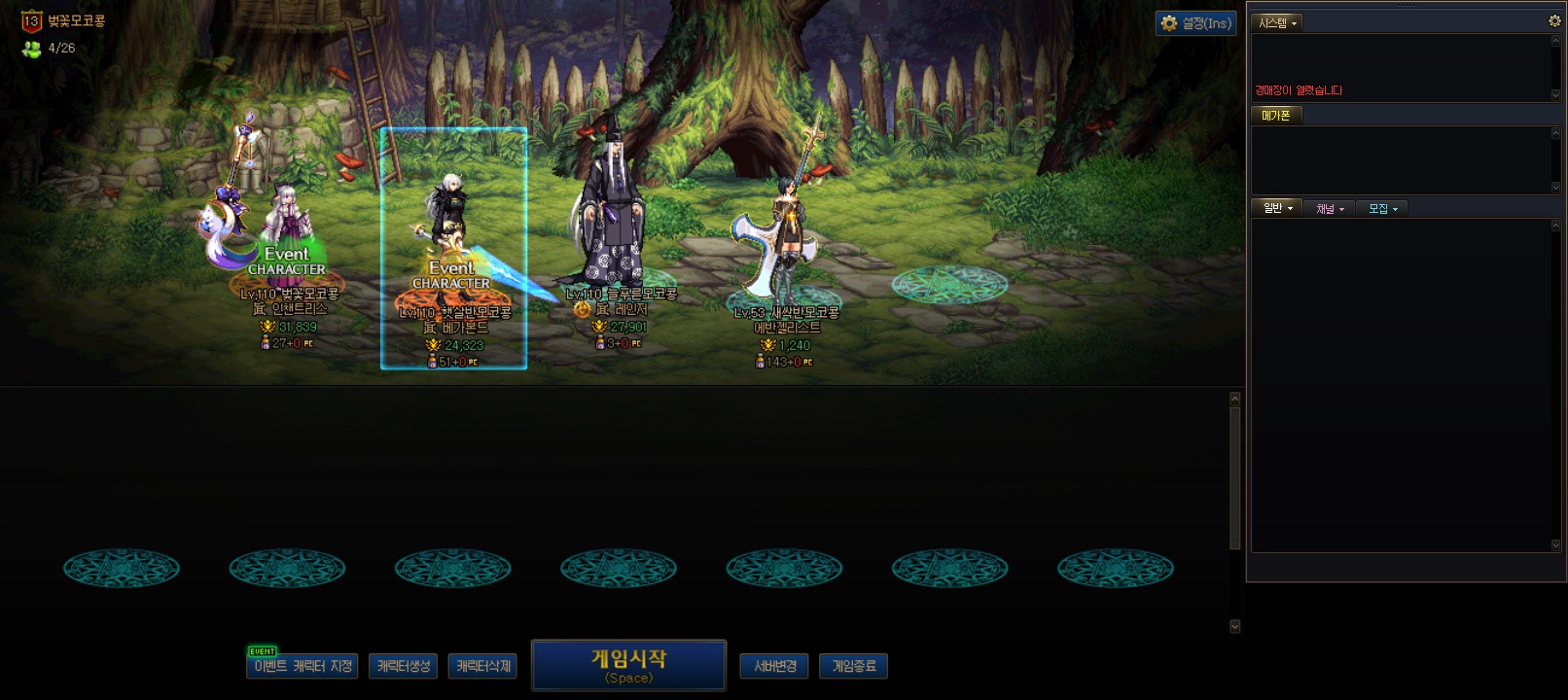Viewport: 1568px width, 700px height.
Task: Open 설정(Ins) settings at top
Action: (x=1195, y=23)
